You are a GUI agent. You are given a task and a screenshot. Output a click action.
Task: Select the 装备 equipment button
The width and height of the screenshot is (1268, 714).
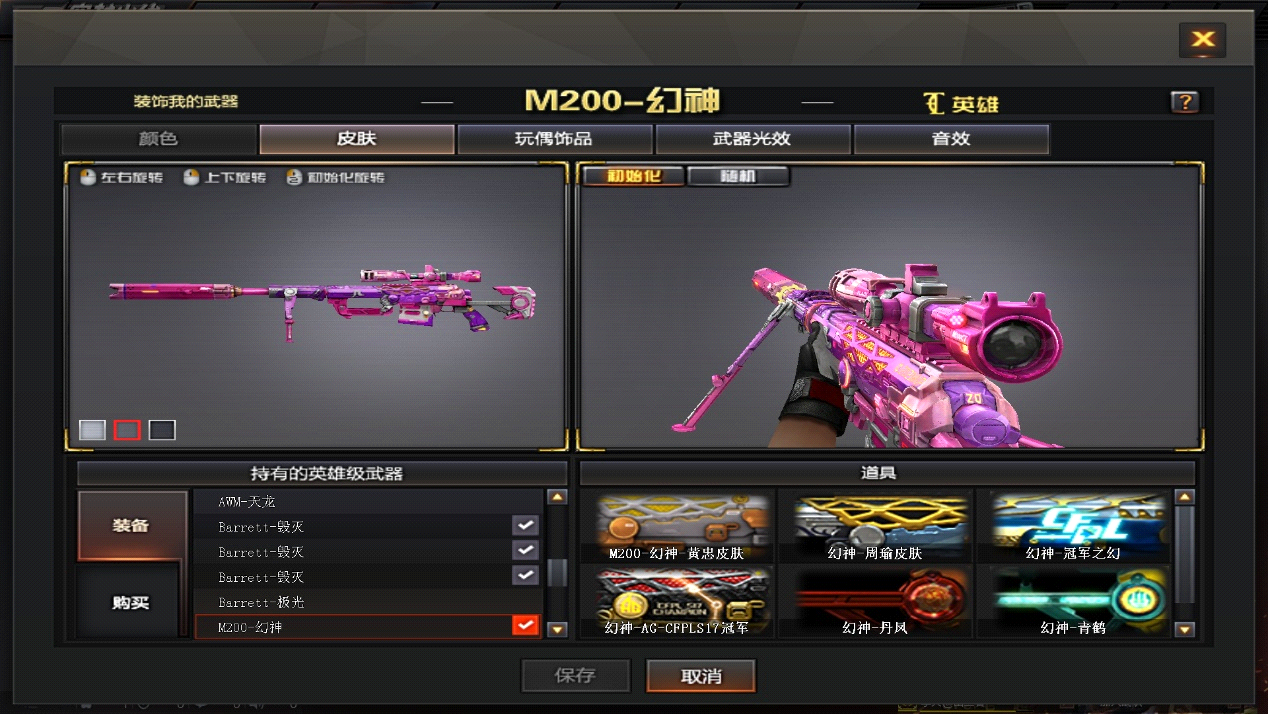point(132,525)
